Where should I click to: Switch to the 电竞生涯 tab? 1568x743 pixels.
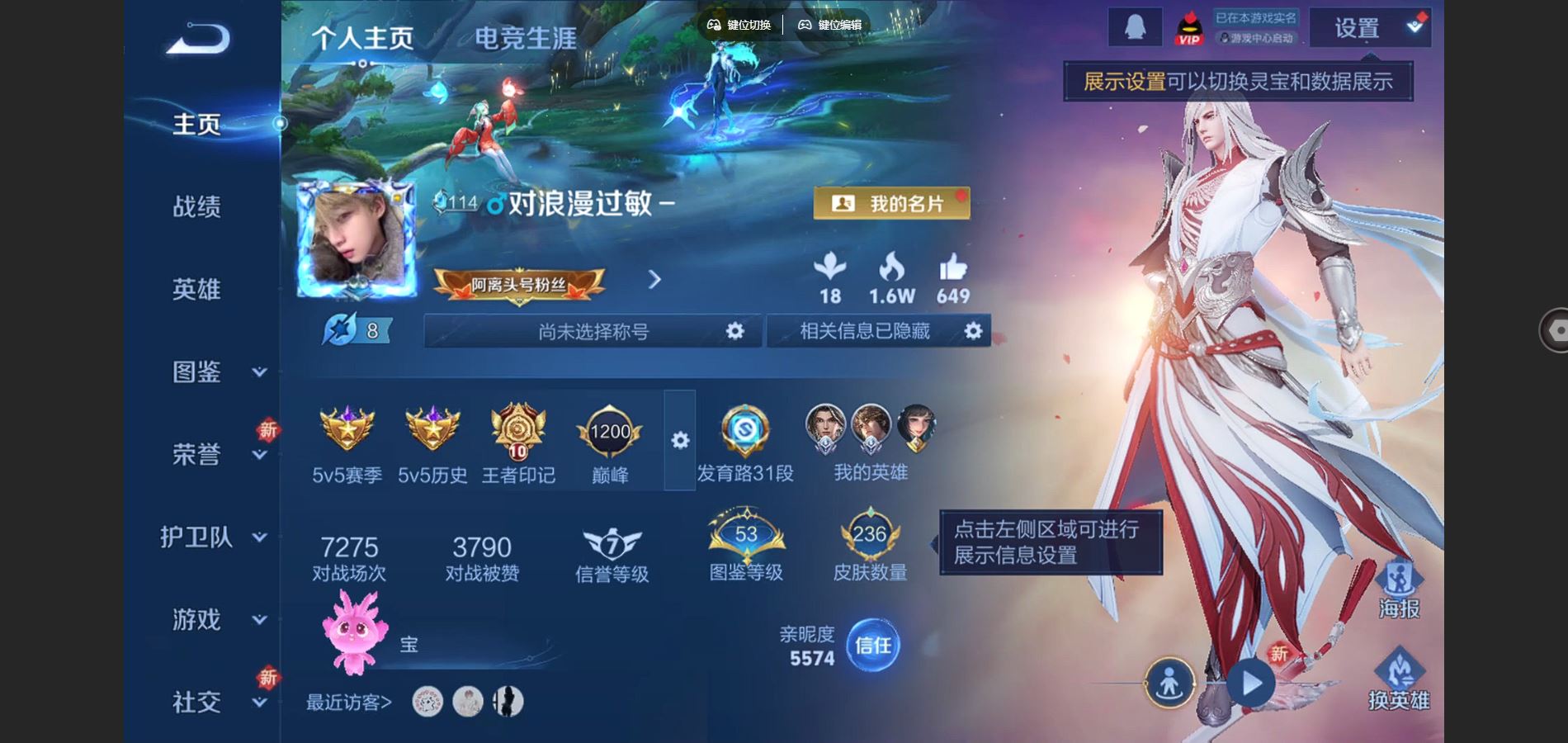click(526, 39)
